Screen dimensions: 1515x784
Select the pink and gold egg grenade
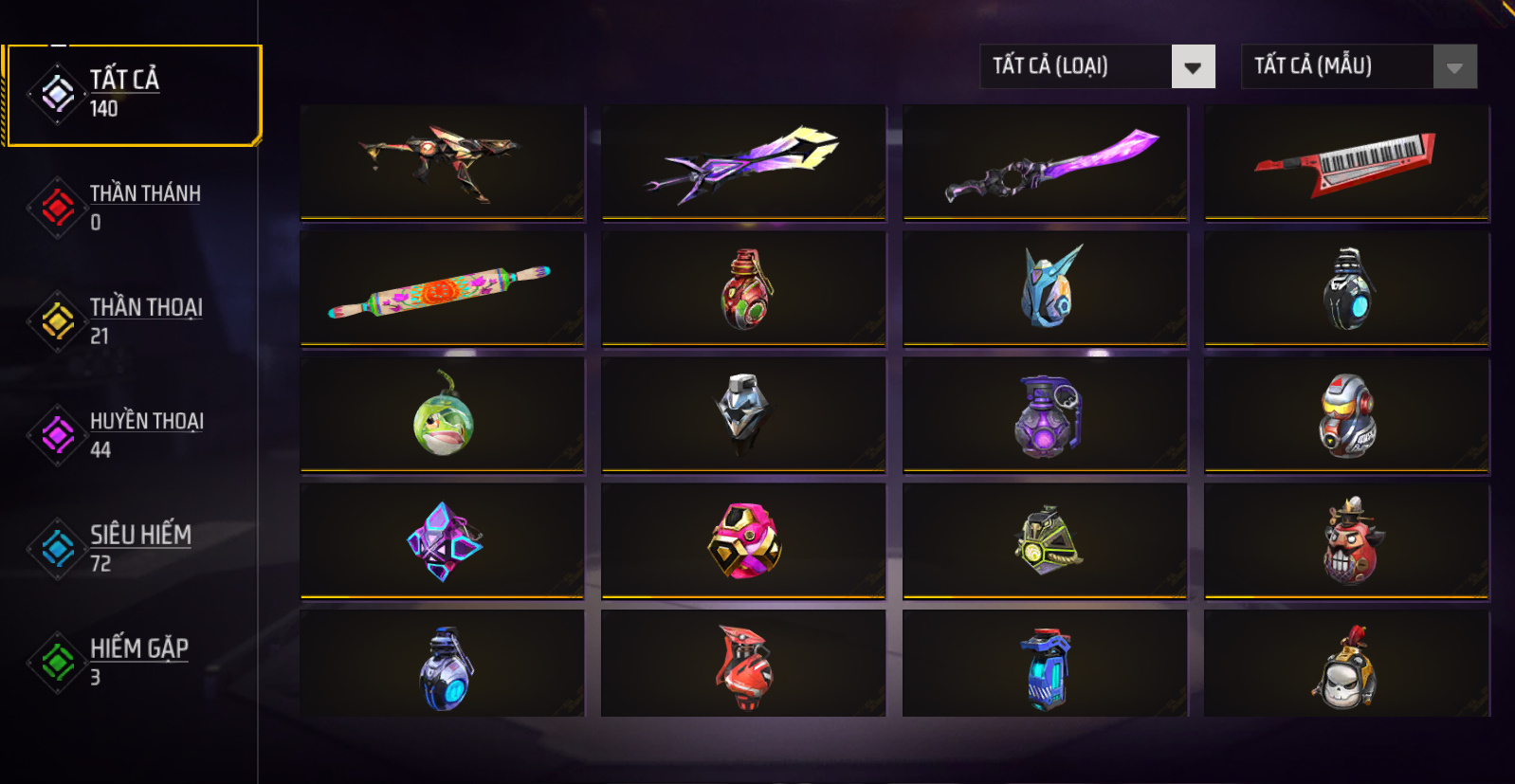(743, 541)
